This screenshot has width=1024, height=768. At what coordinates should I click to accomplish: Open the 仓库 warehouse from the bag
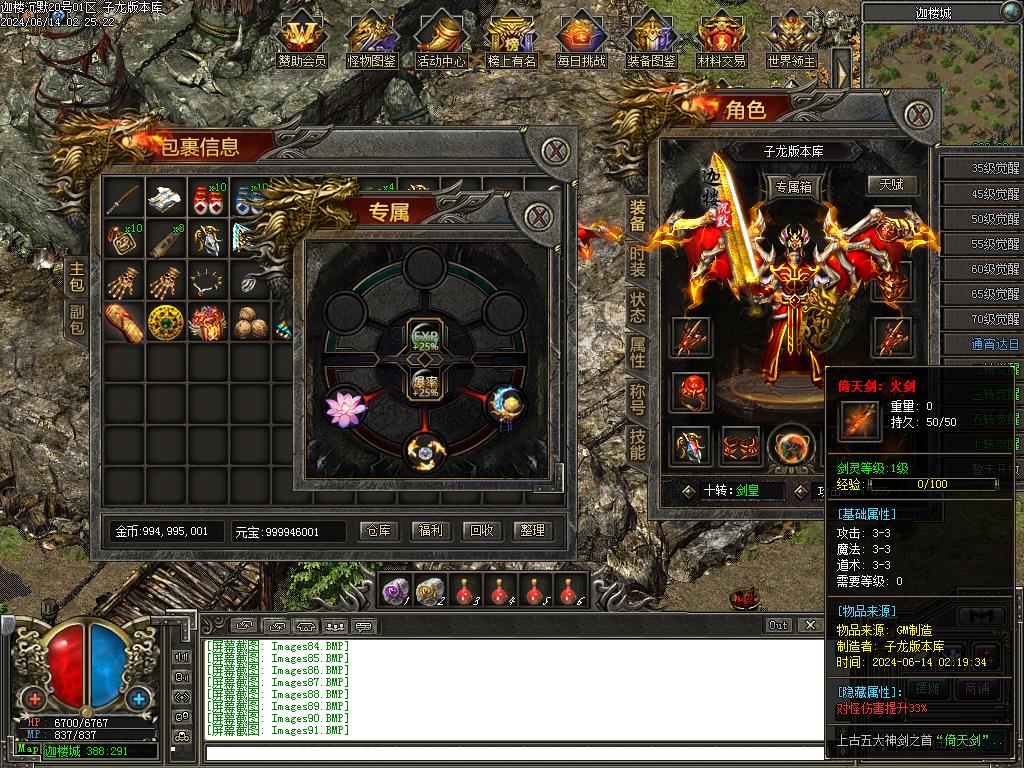pos(379,531)
